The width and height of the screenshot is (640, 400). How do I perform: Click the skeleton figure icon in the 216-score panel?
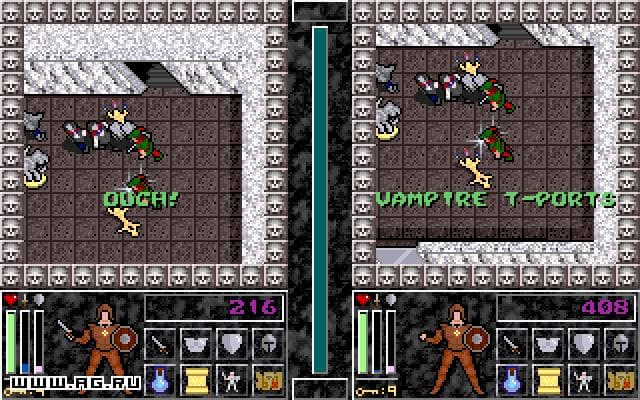click(233, 379)
